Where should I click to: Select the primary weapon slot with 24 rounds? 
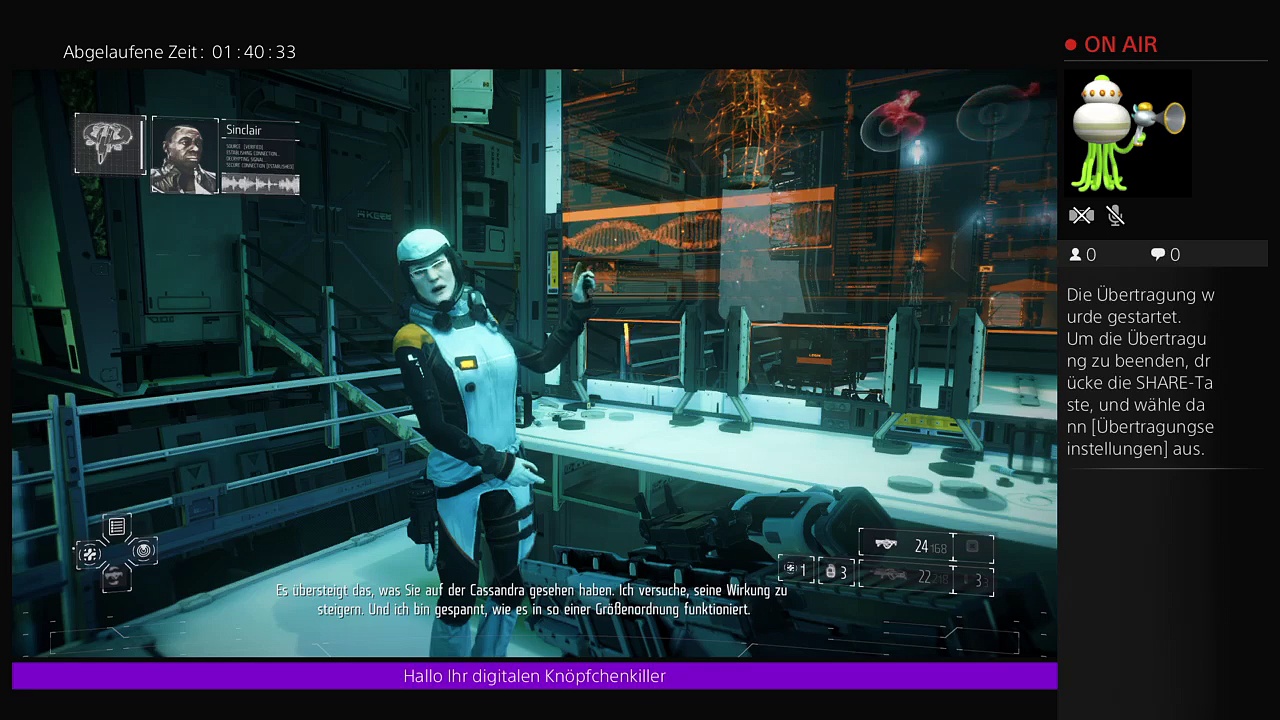[905, 546]
